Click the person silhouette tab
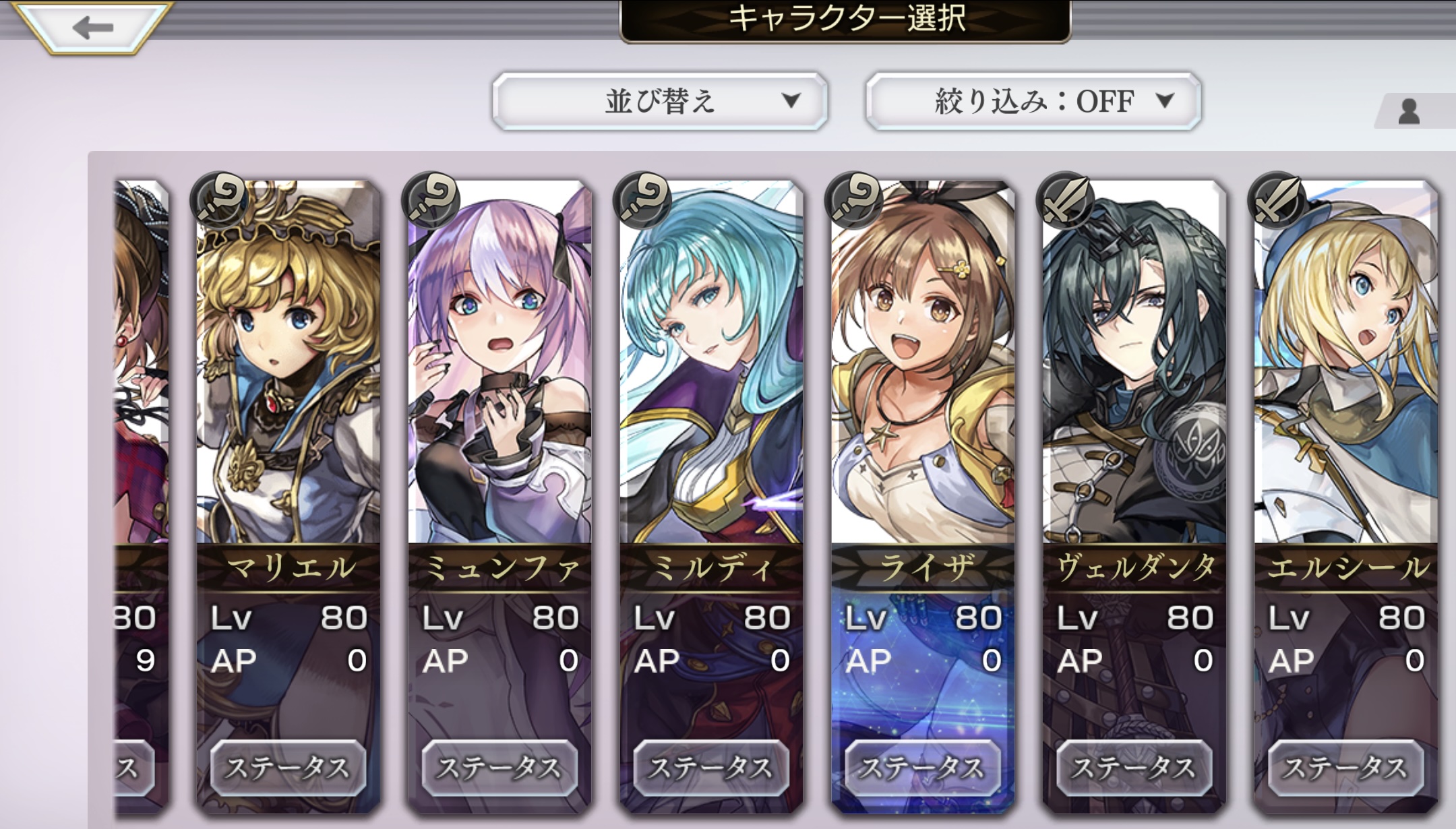 [x=1409, y=112]
